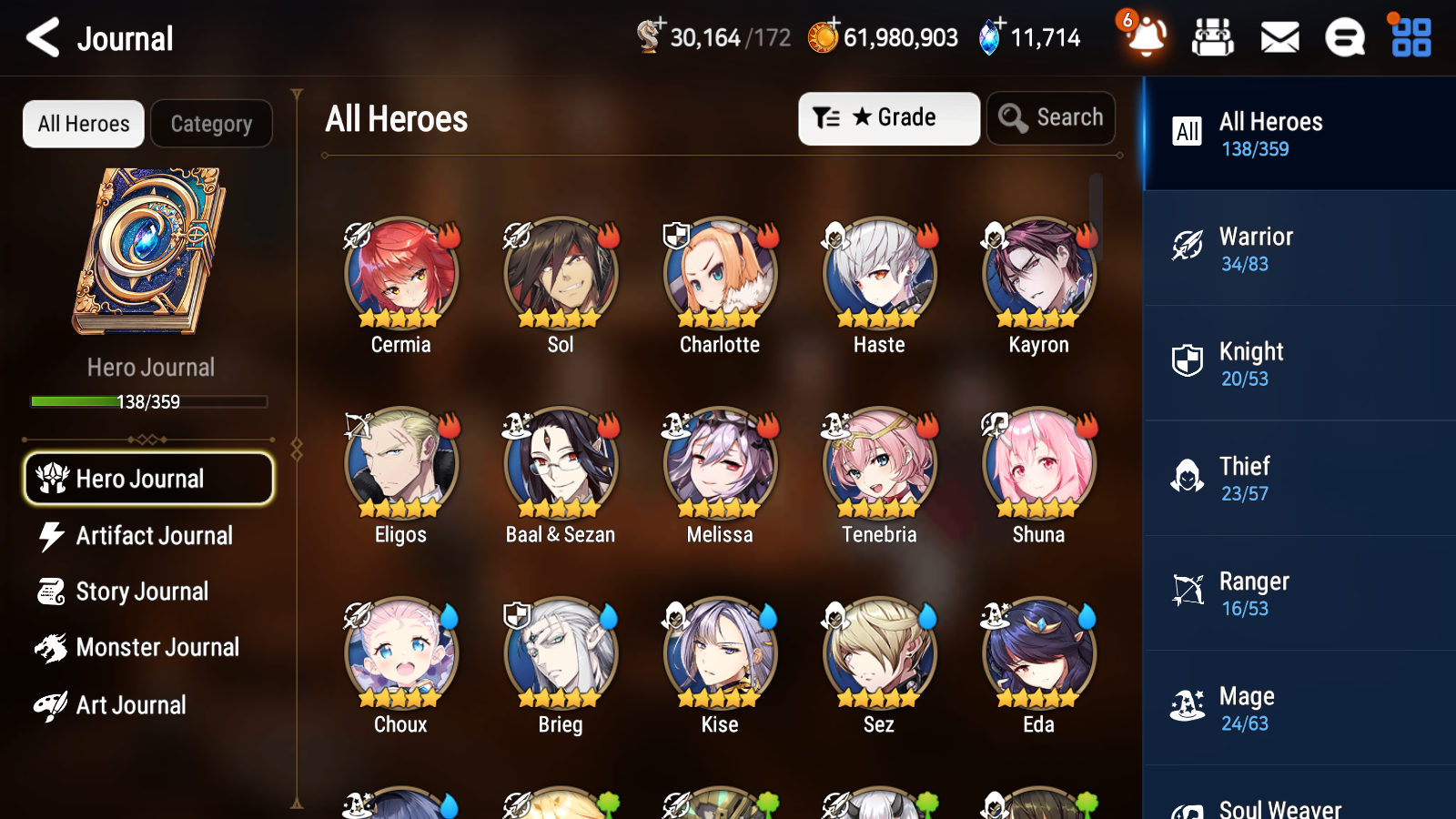Go back using the Journal back arrow
The width and height of the screenshot is (1456, 819).
41,38
